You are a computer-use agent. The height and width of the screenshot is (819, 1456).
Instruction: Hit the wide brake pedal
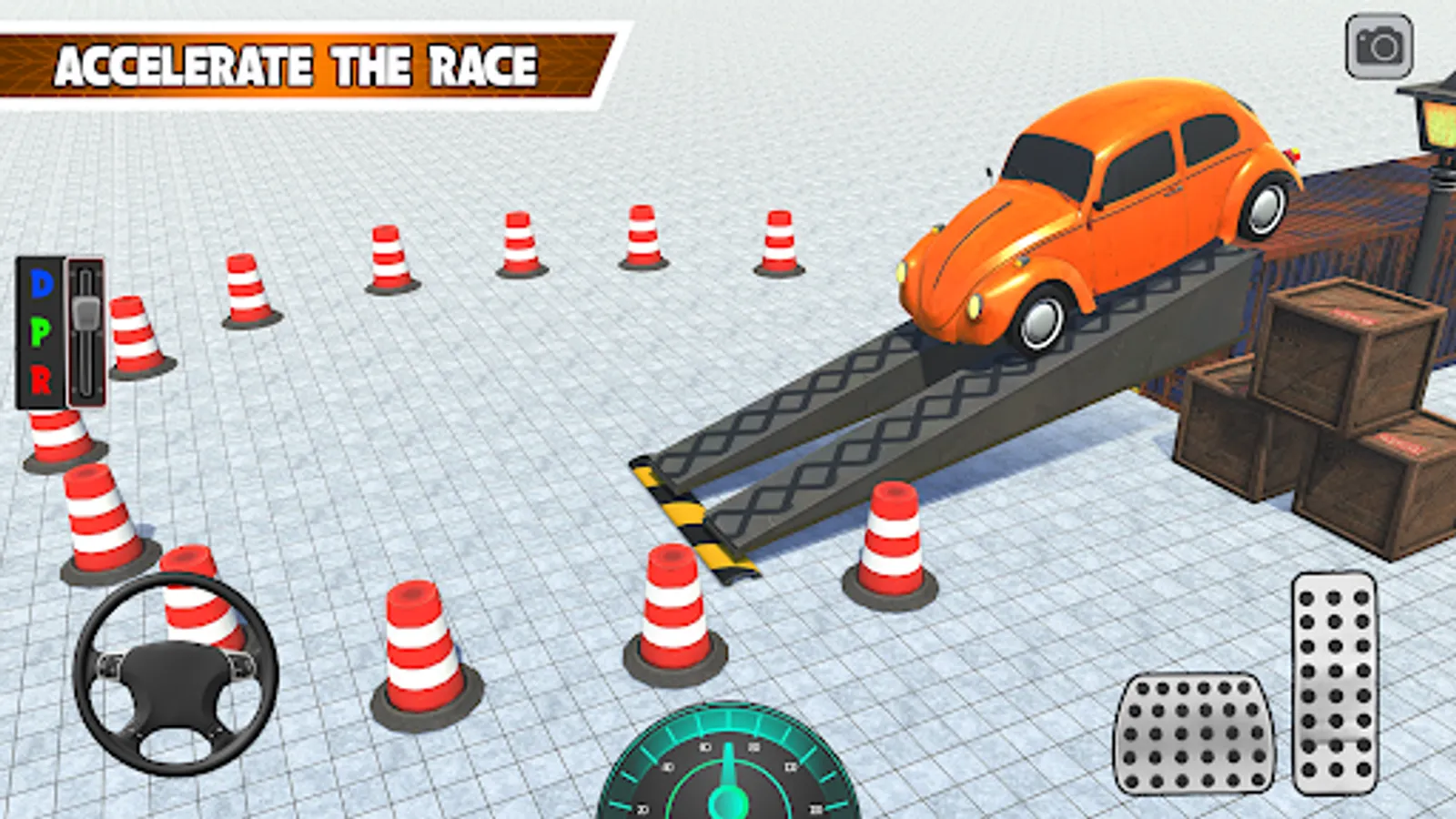tap(1194, 733)
